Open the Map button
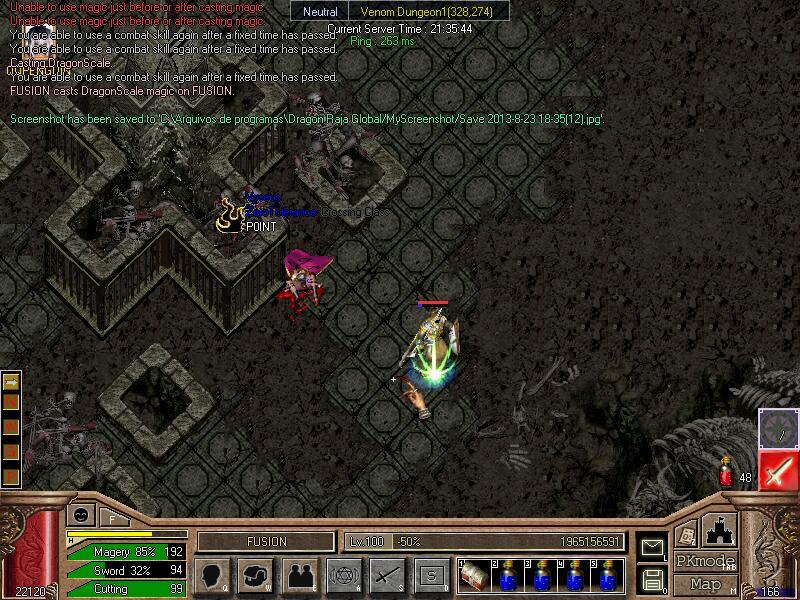The width and height of the screenshot is (800, 600). pyautogui.click(x=705, y=584)
